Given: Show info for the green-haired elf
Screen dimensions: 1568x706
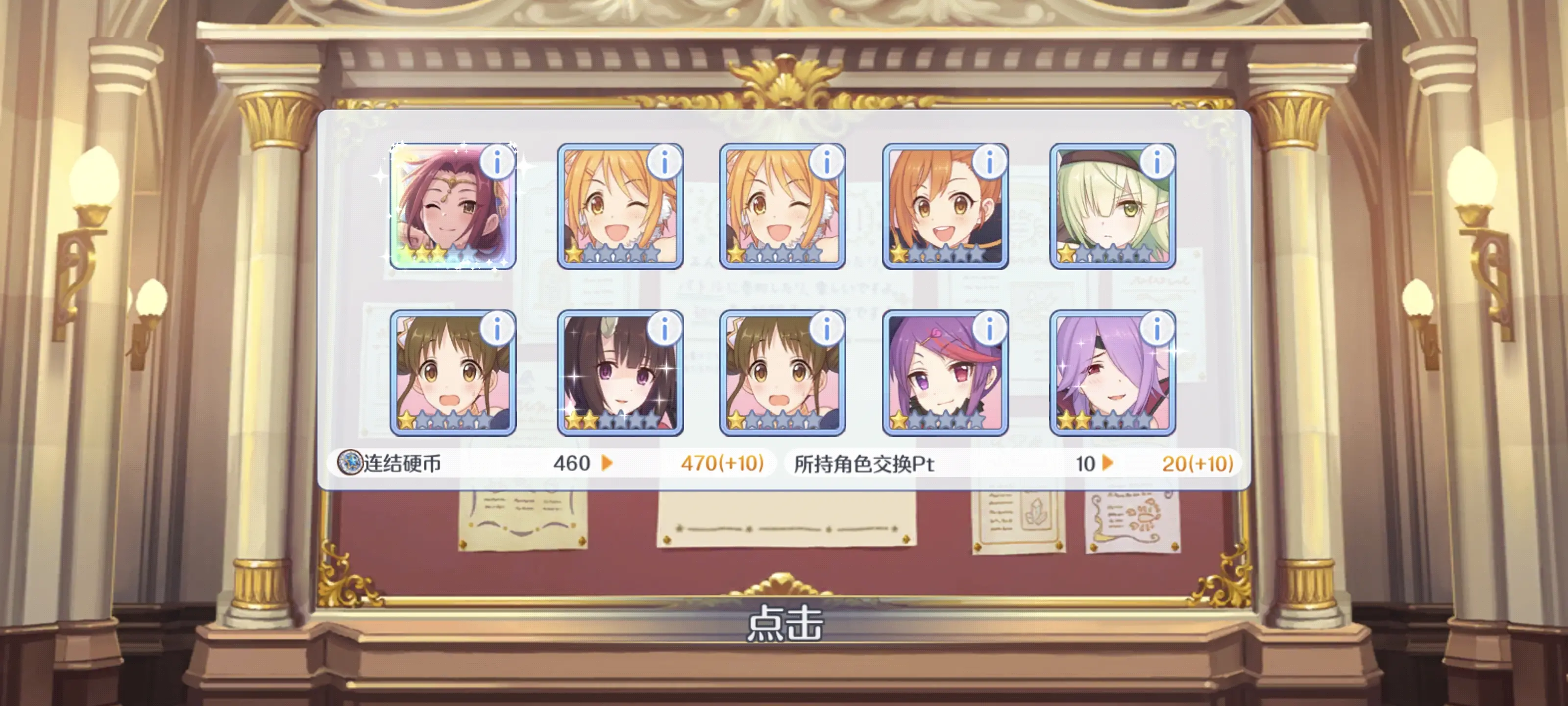Looking at the screenshot, I should [1156, 162].
